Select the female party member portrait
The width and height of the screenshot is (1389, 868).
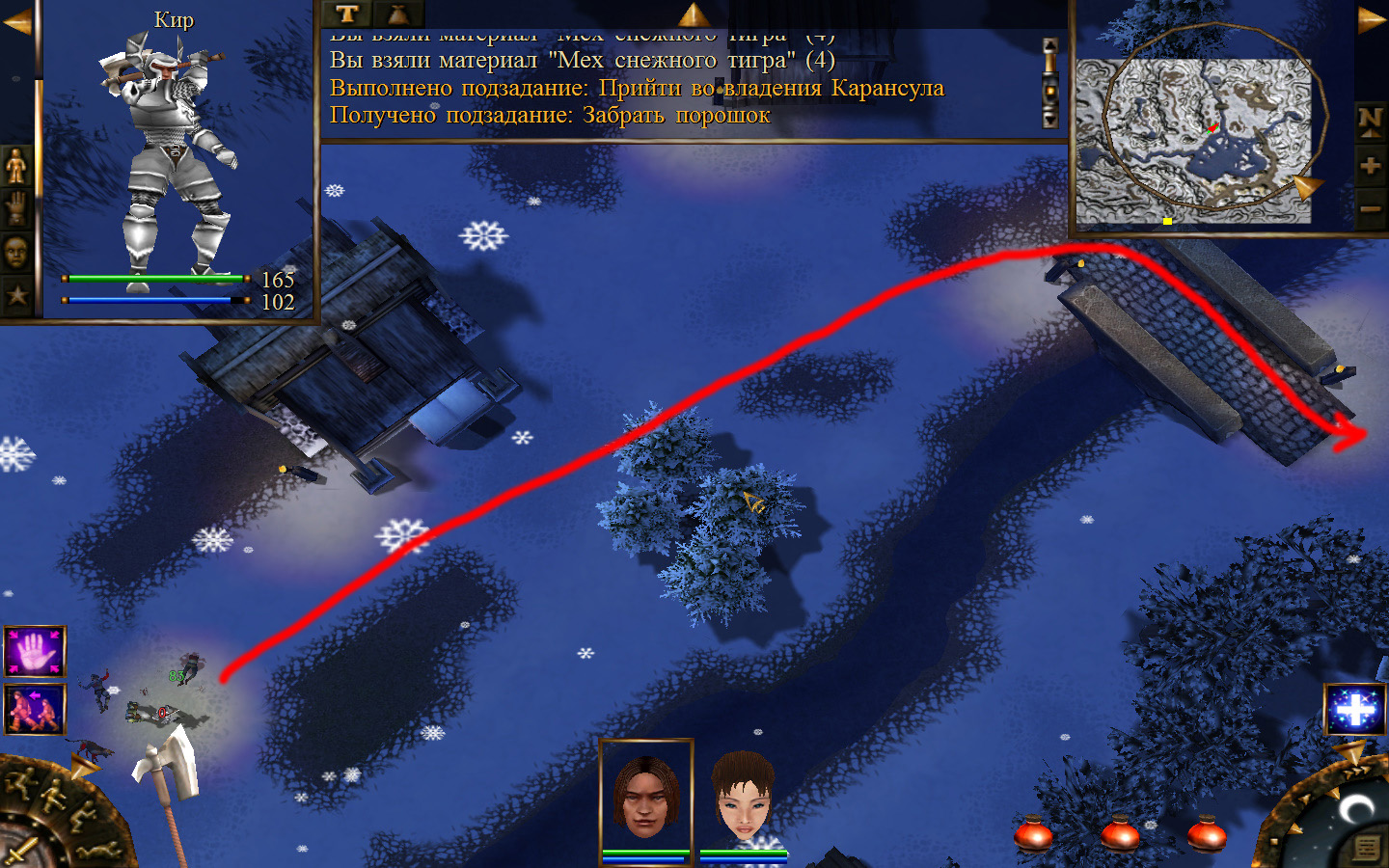743,798
